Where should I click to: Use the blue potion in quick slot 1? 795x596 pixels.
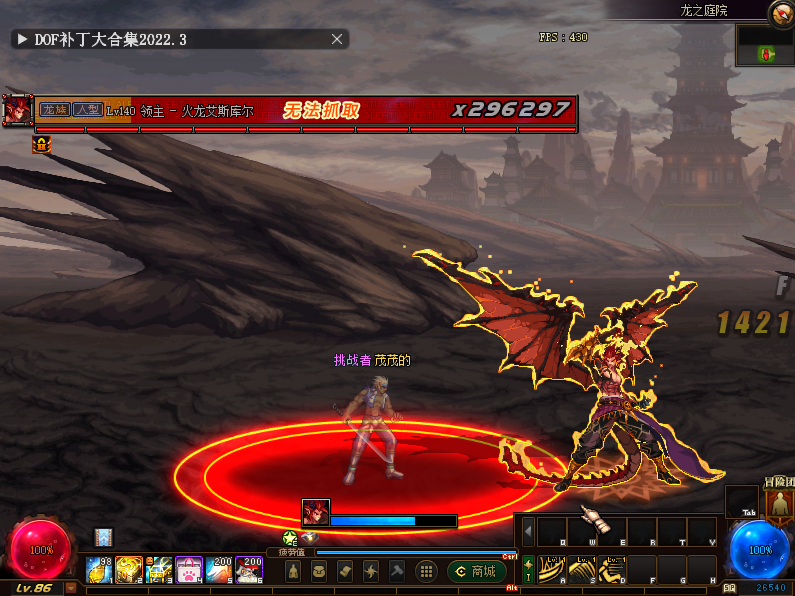point(99,570)
